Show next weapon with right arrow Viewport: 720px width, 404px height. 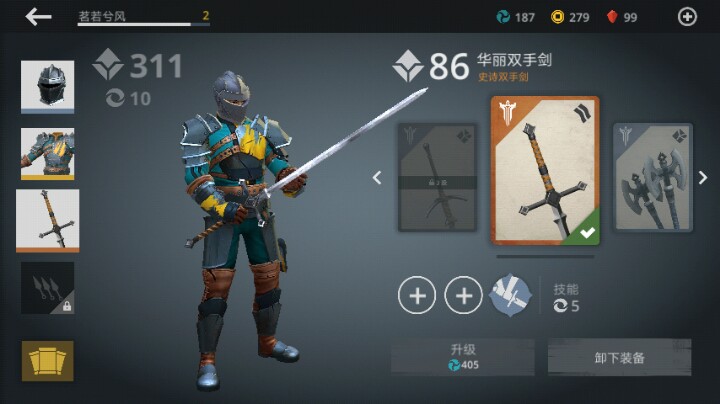tap(702, 178)
